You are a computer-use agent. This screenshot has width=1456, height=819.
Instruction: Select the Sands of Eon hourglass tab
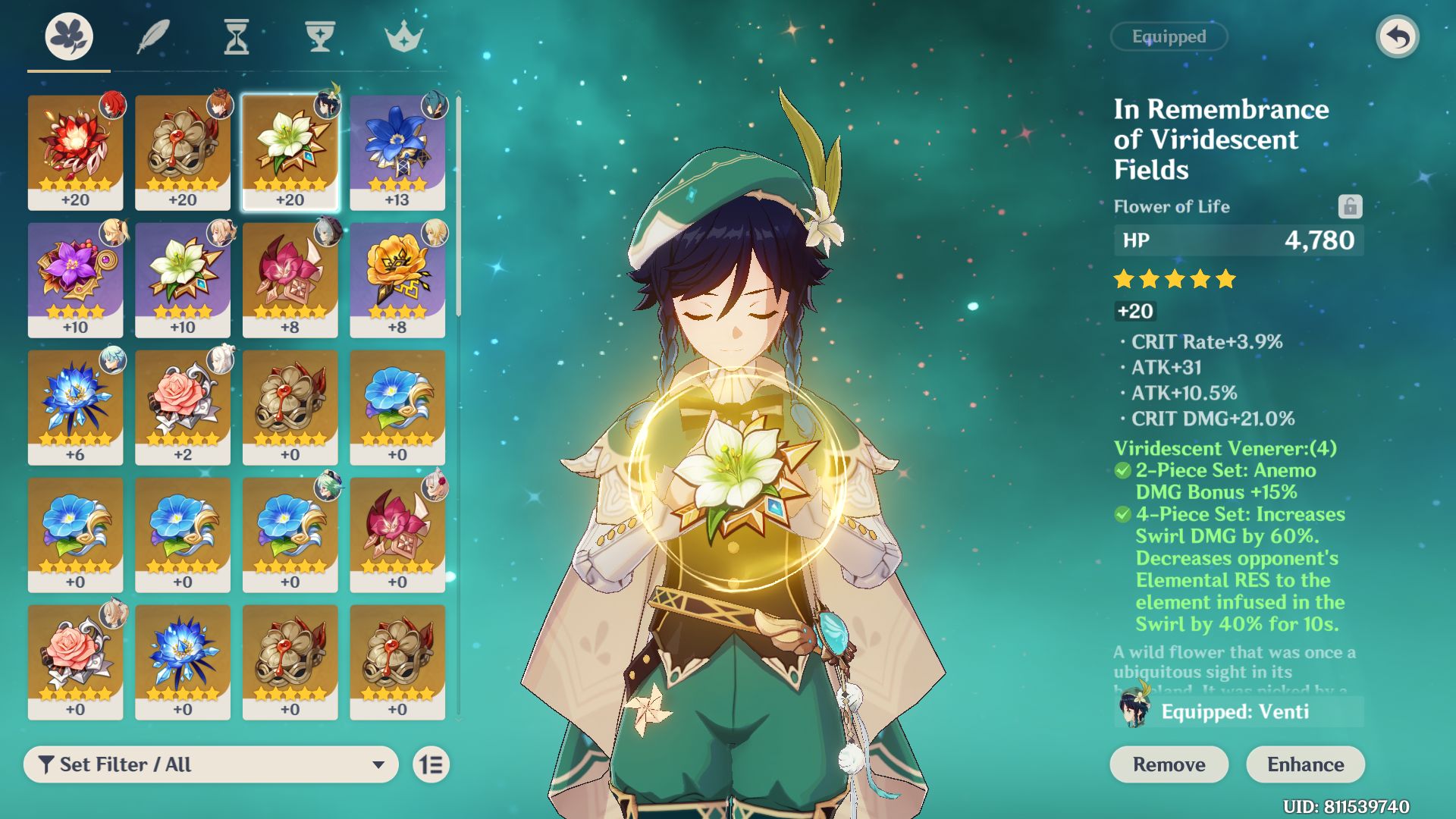[236, 36]
